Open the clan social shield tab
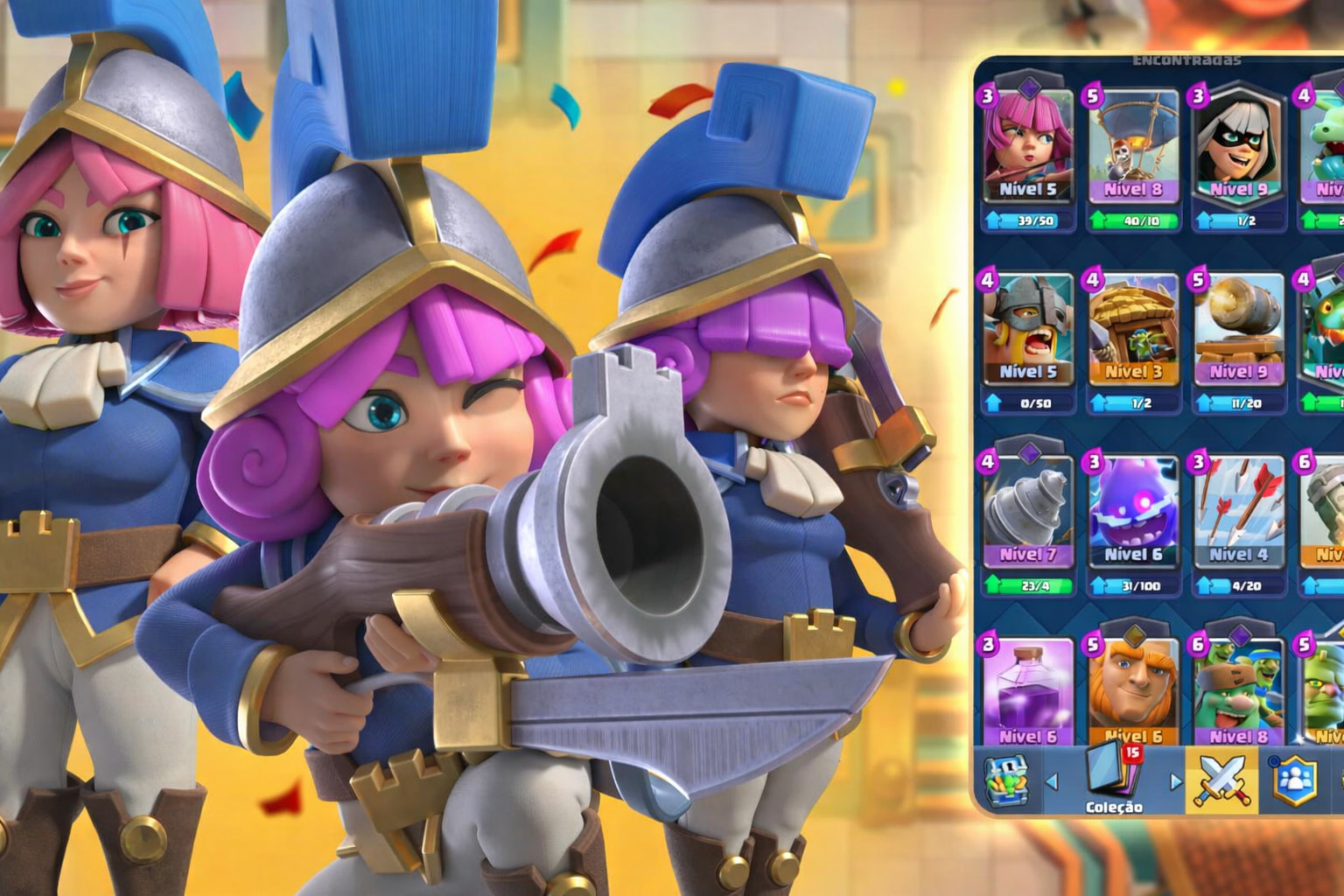Image resolution: width=1344 pixels, height=896 pixels. coord(1294,780)
